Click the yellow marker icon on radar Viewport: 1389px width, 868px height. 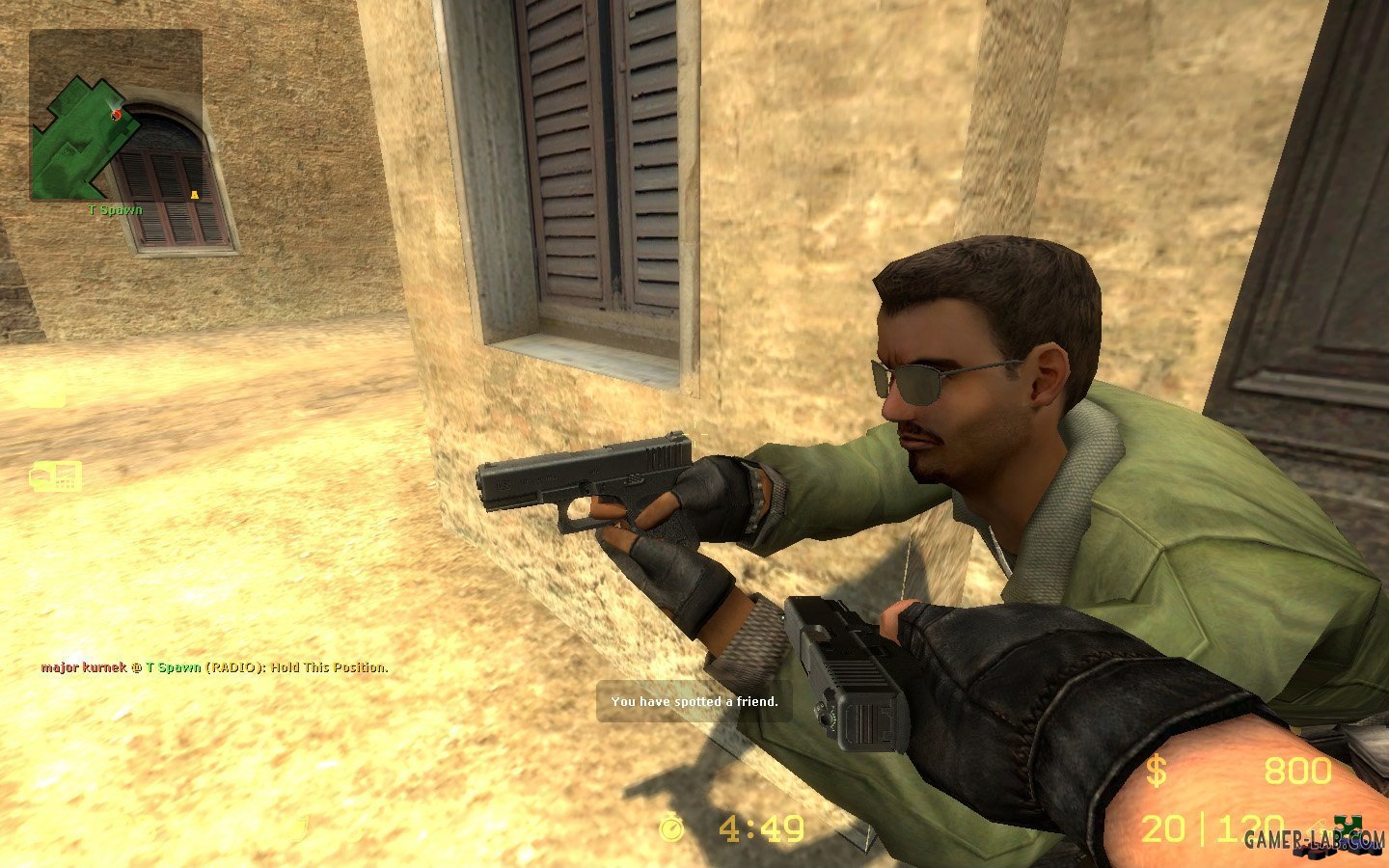tap(194, 196)
